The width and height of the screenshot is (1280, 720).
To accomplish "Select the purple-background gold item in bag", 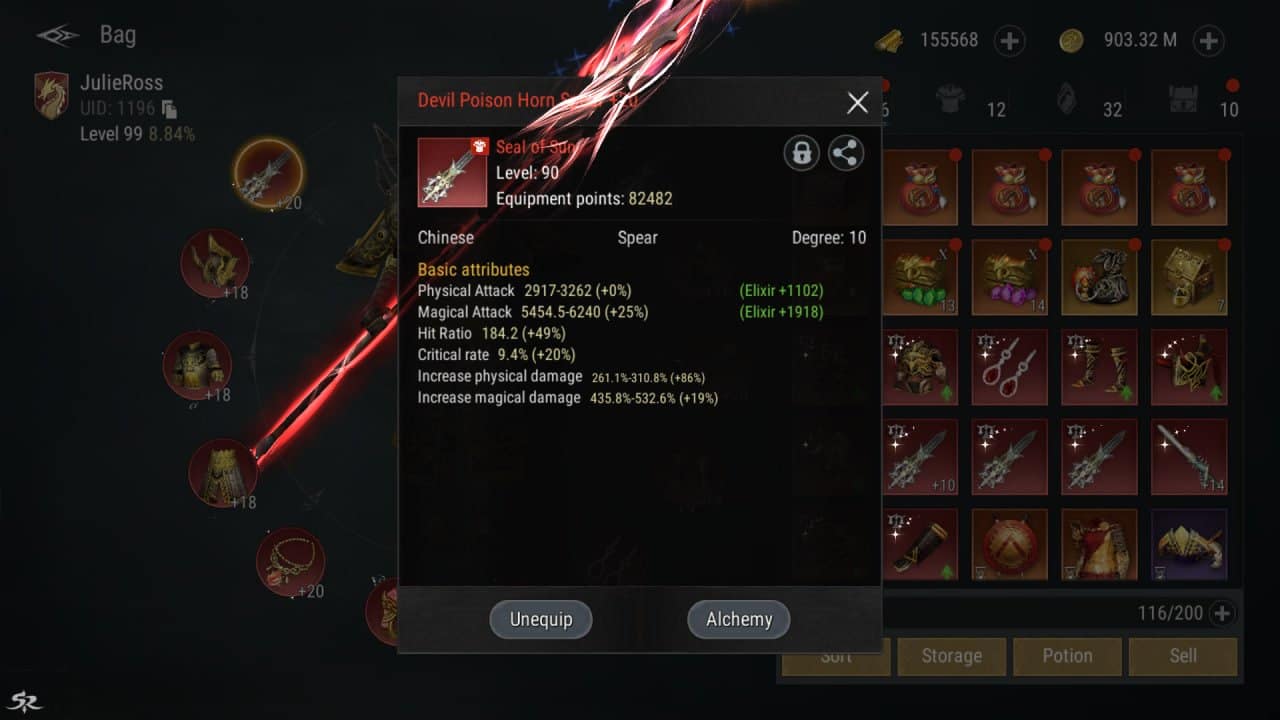I will [1188, 546].
